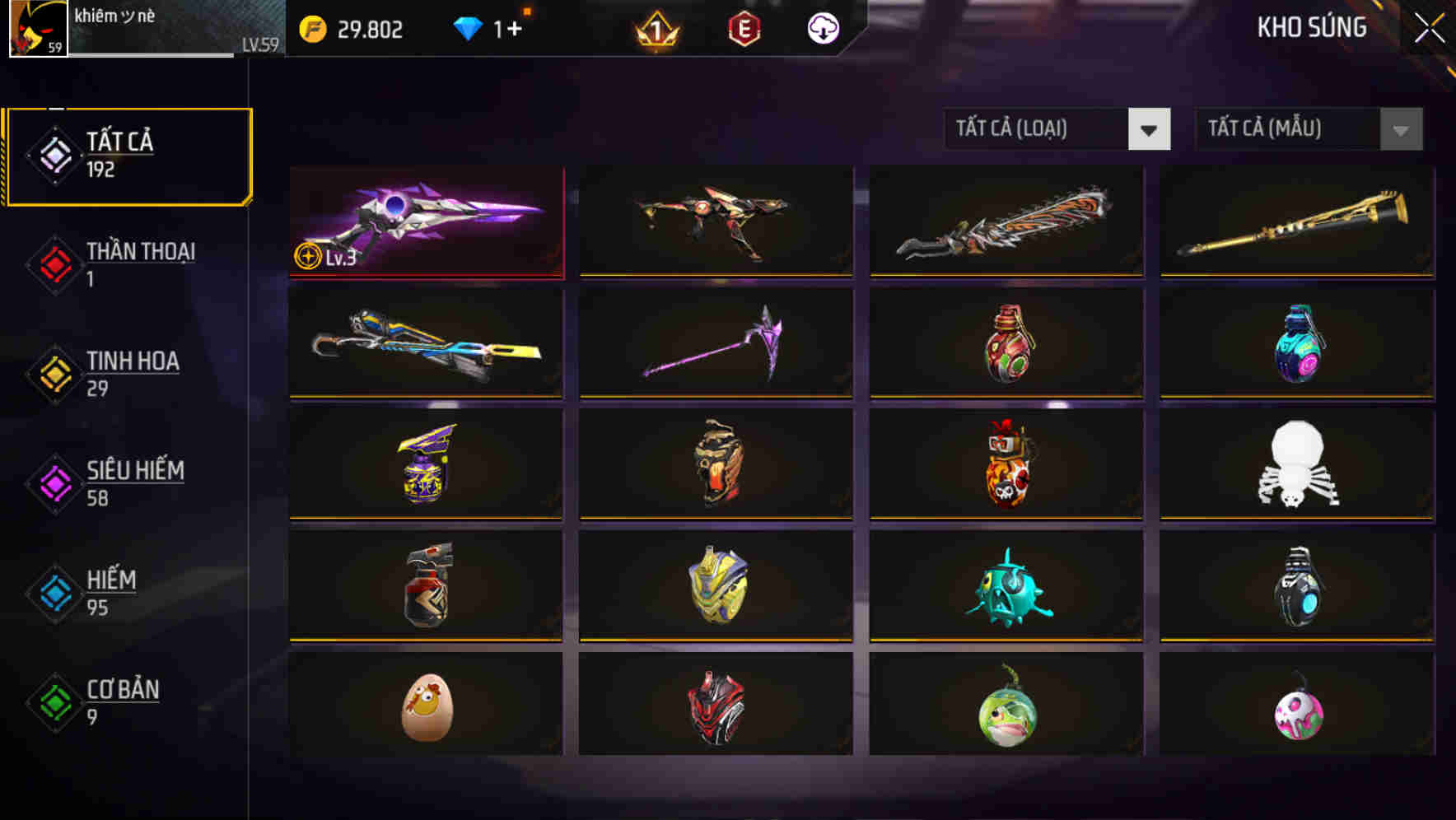Viewport: 1456px width, 820px height.
Task: Select the TẤT CẢ category showing 192 items
Action: tap(128, 155)
